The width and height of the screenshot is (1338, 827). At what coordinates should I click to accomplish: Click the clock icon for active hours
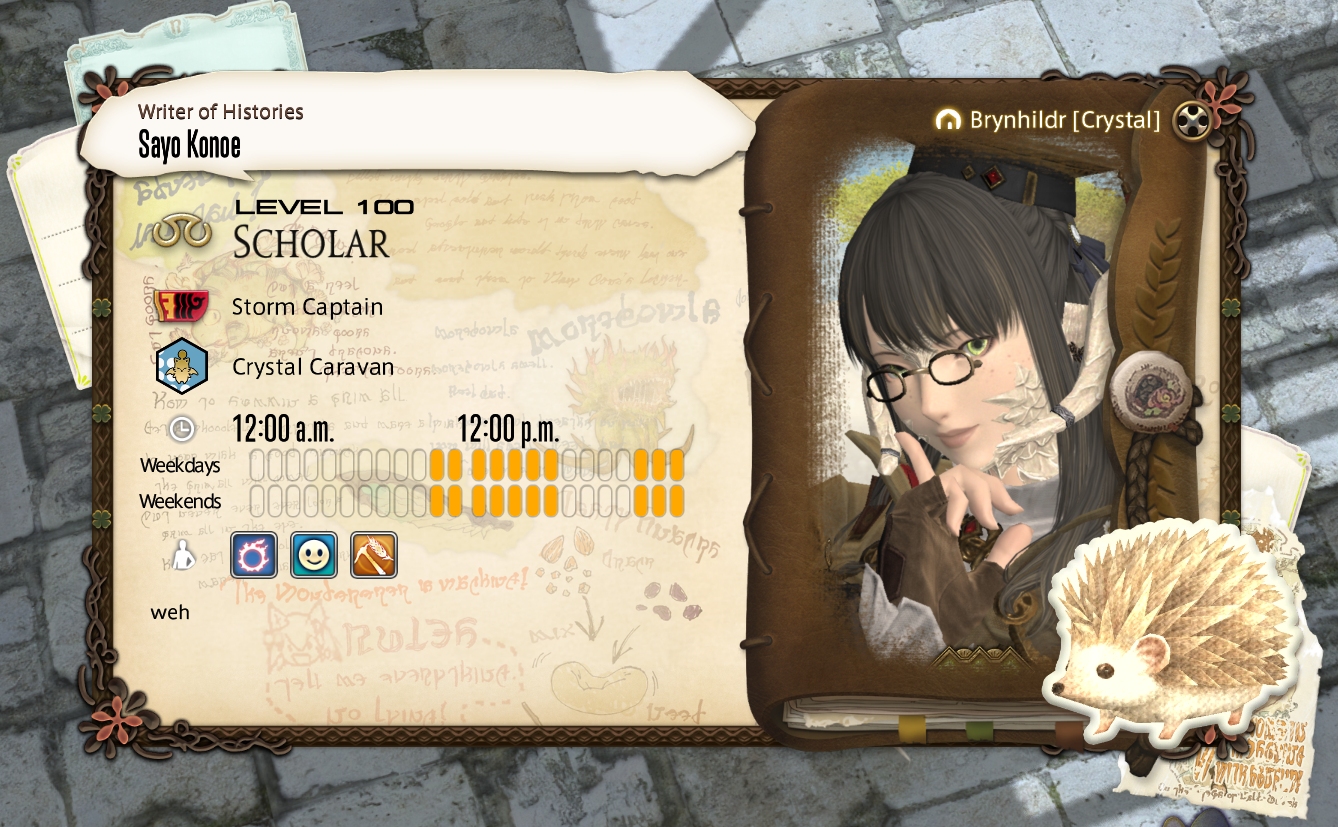pos(181,430)
